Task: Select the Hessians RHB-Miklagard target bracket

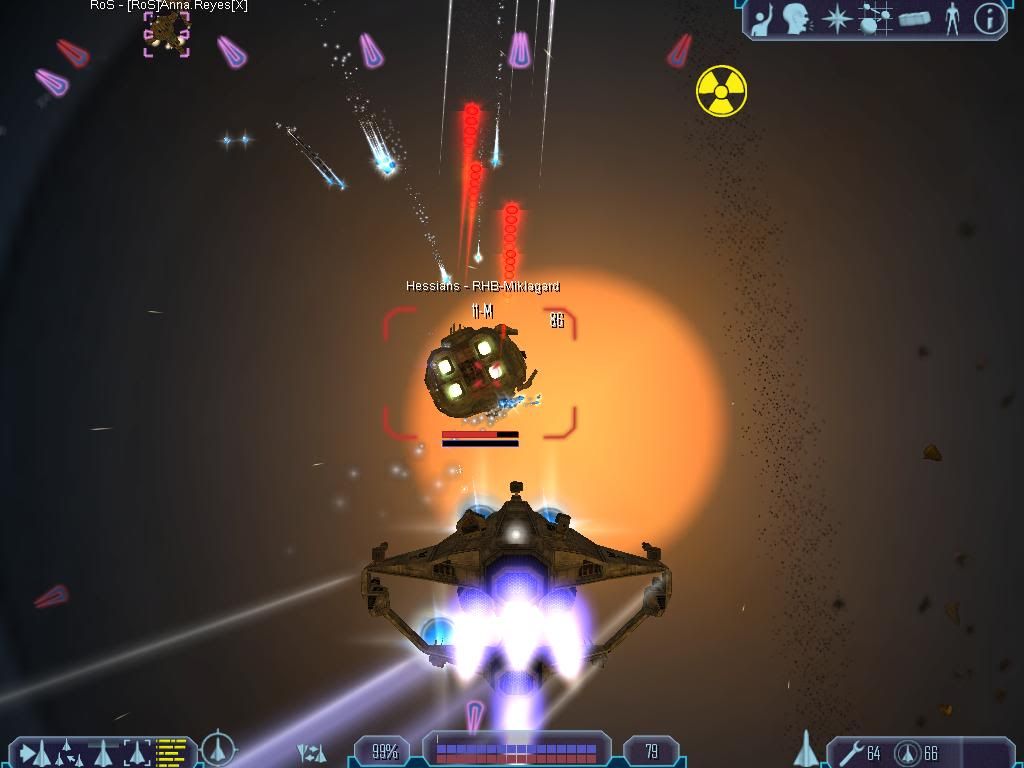Action: 480,373
